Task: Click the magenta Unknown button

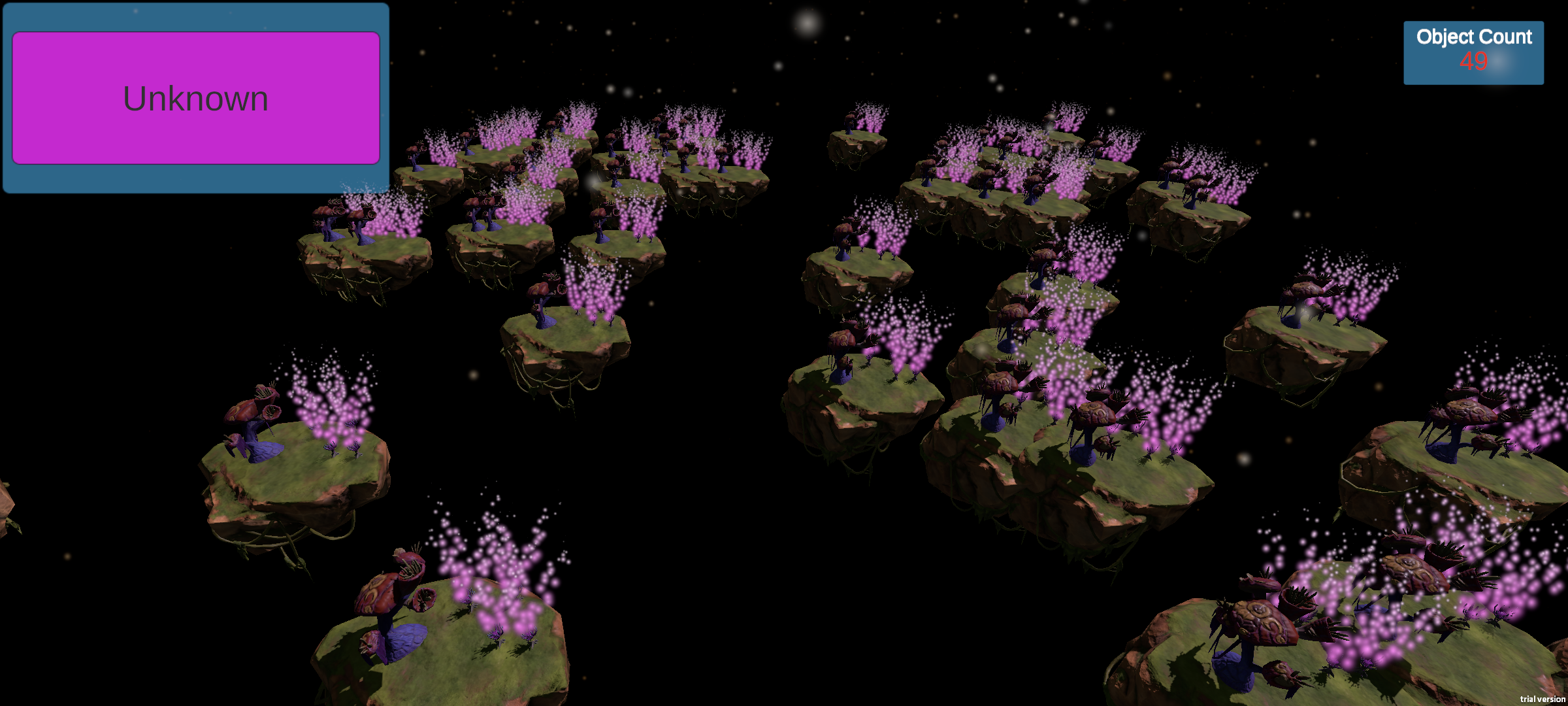Action: [196, 98]
